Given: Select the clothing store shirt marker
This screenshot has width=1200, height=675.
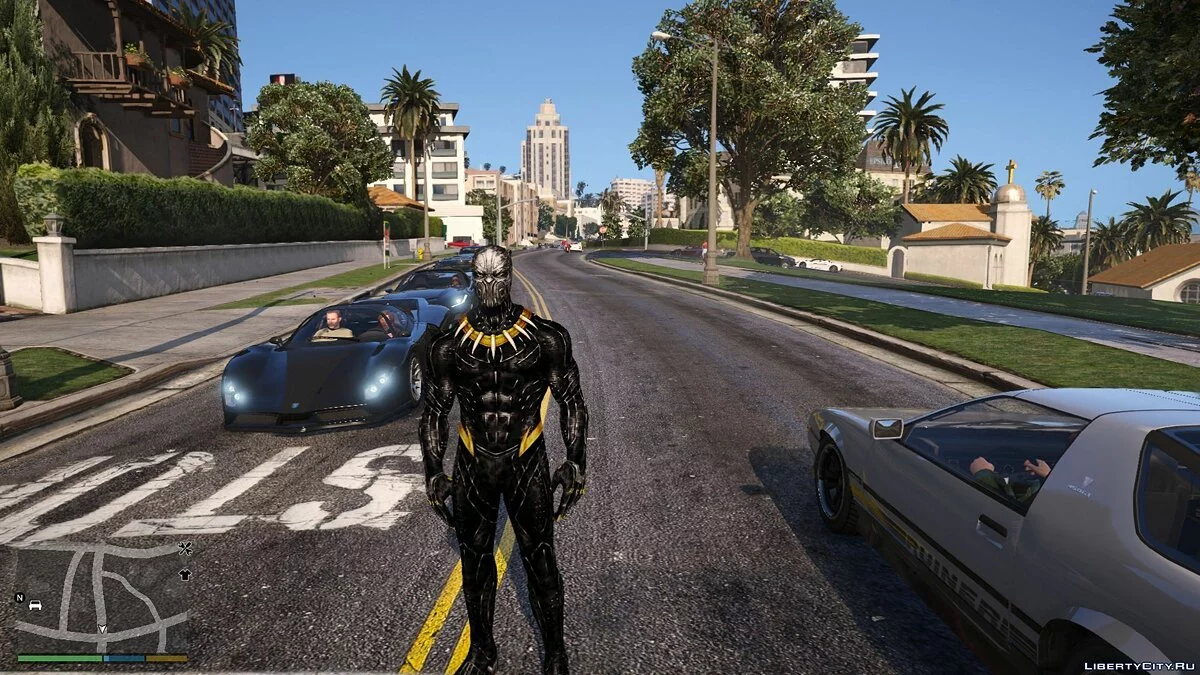Looking at the screenshot, I should coord(184,575).
